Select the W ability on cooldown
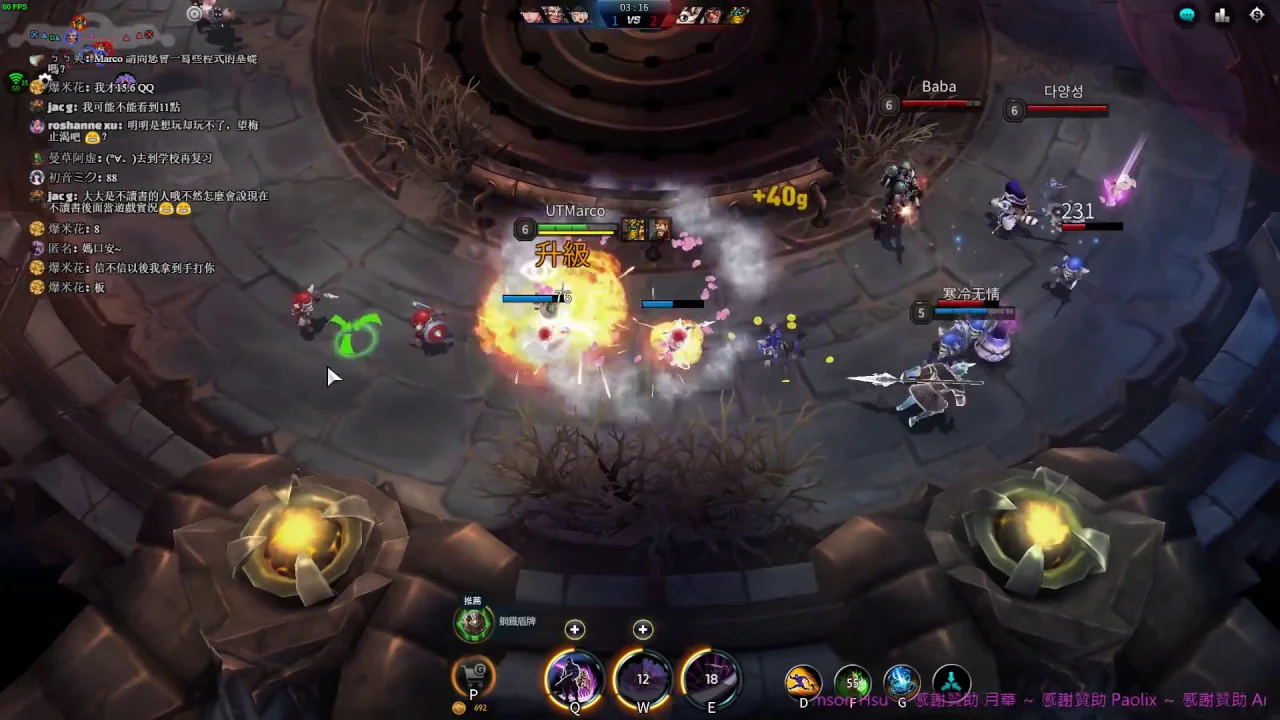 [643, 679]
